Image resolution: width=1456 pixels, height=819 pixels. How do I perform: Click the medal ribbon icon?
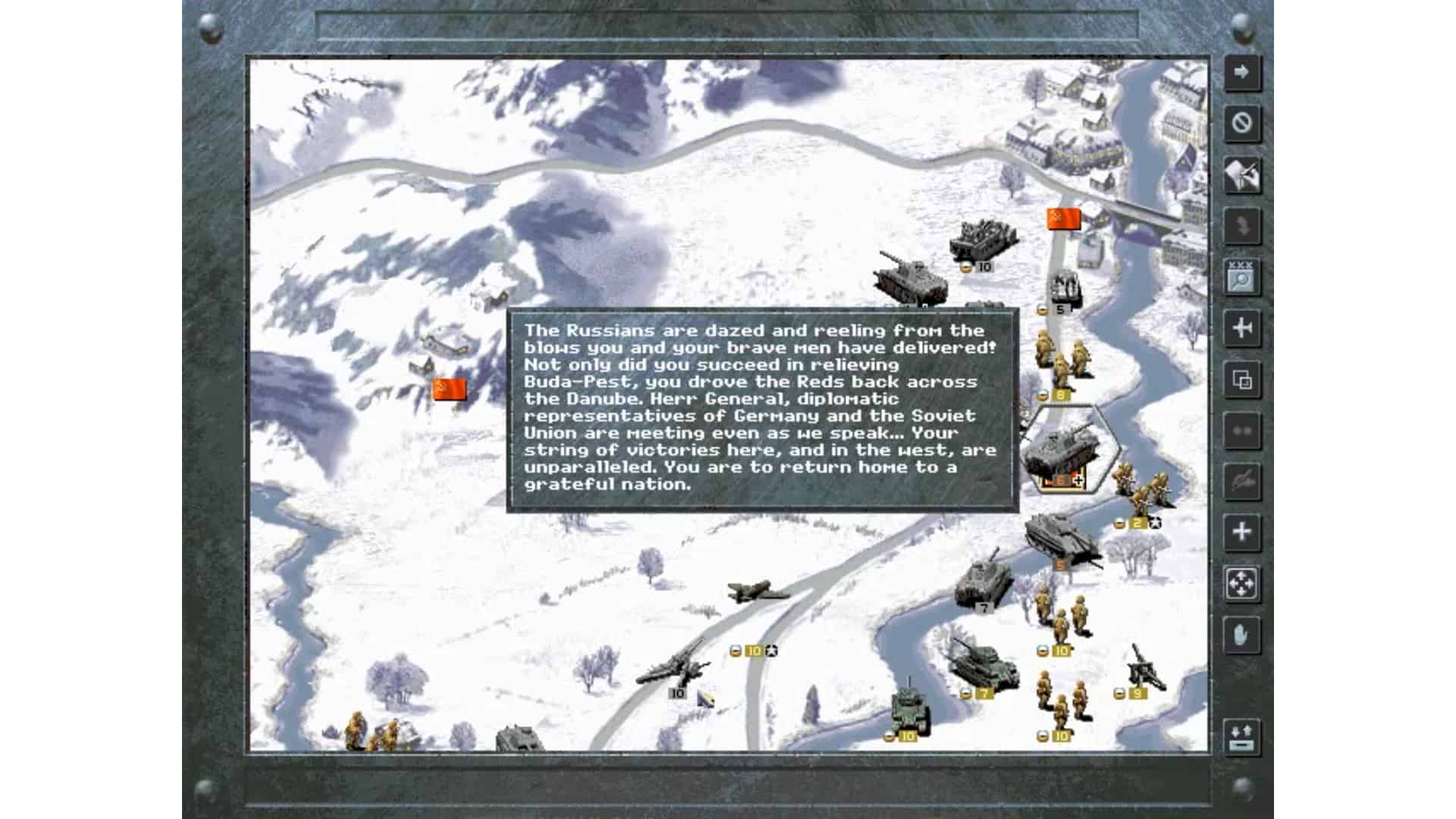tap(1242, 226)
